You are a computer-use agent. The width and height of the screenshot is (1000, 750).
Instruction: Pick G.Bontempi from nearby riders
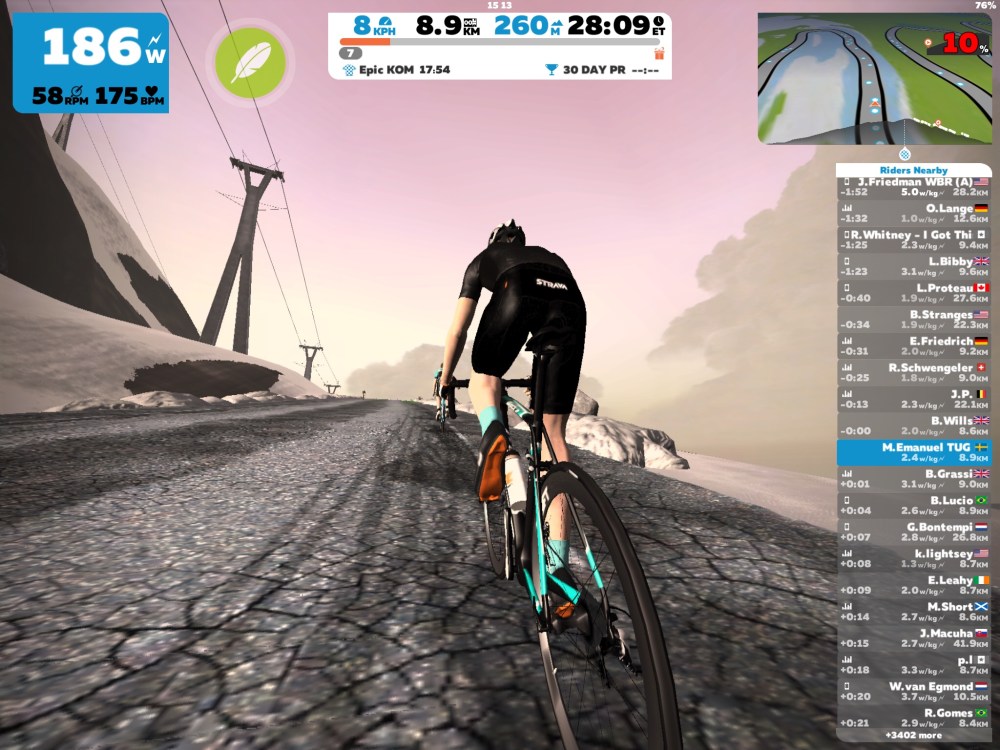913,532
